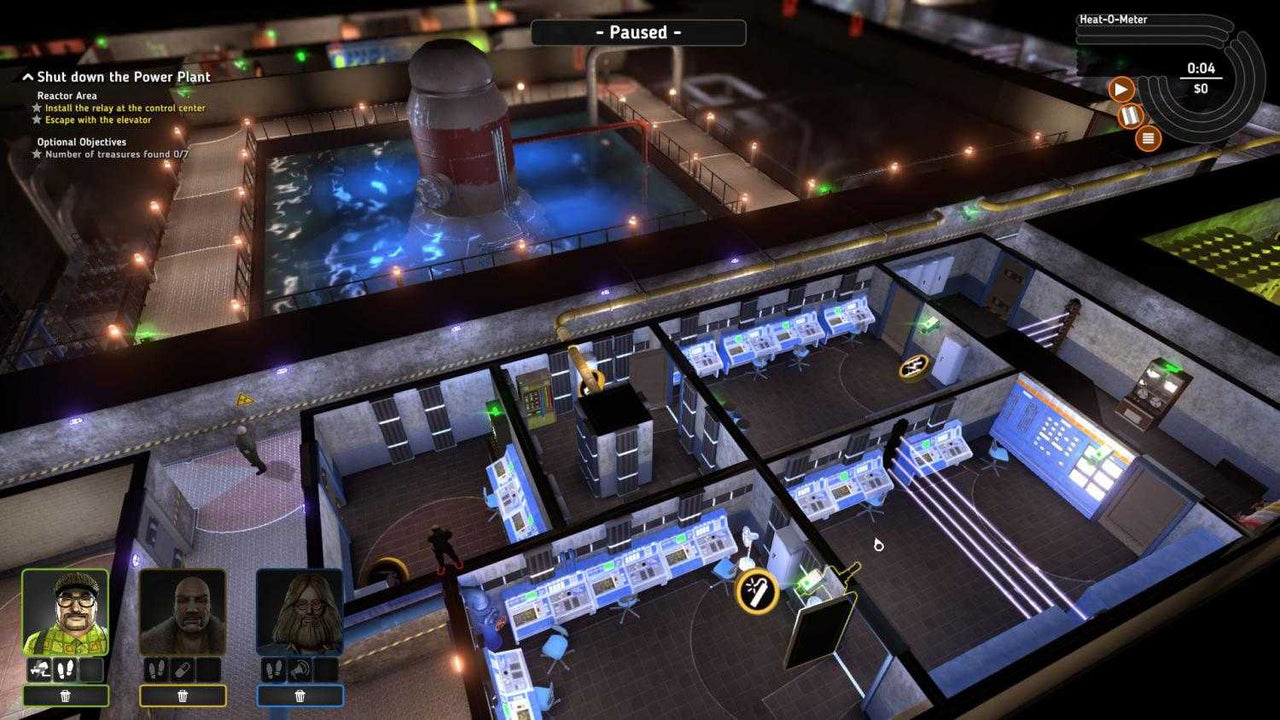
Task: Click the trash button under the bald crew member
Action: click(x=183, y=696)
